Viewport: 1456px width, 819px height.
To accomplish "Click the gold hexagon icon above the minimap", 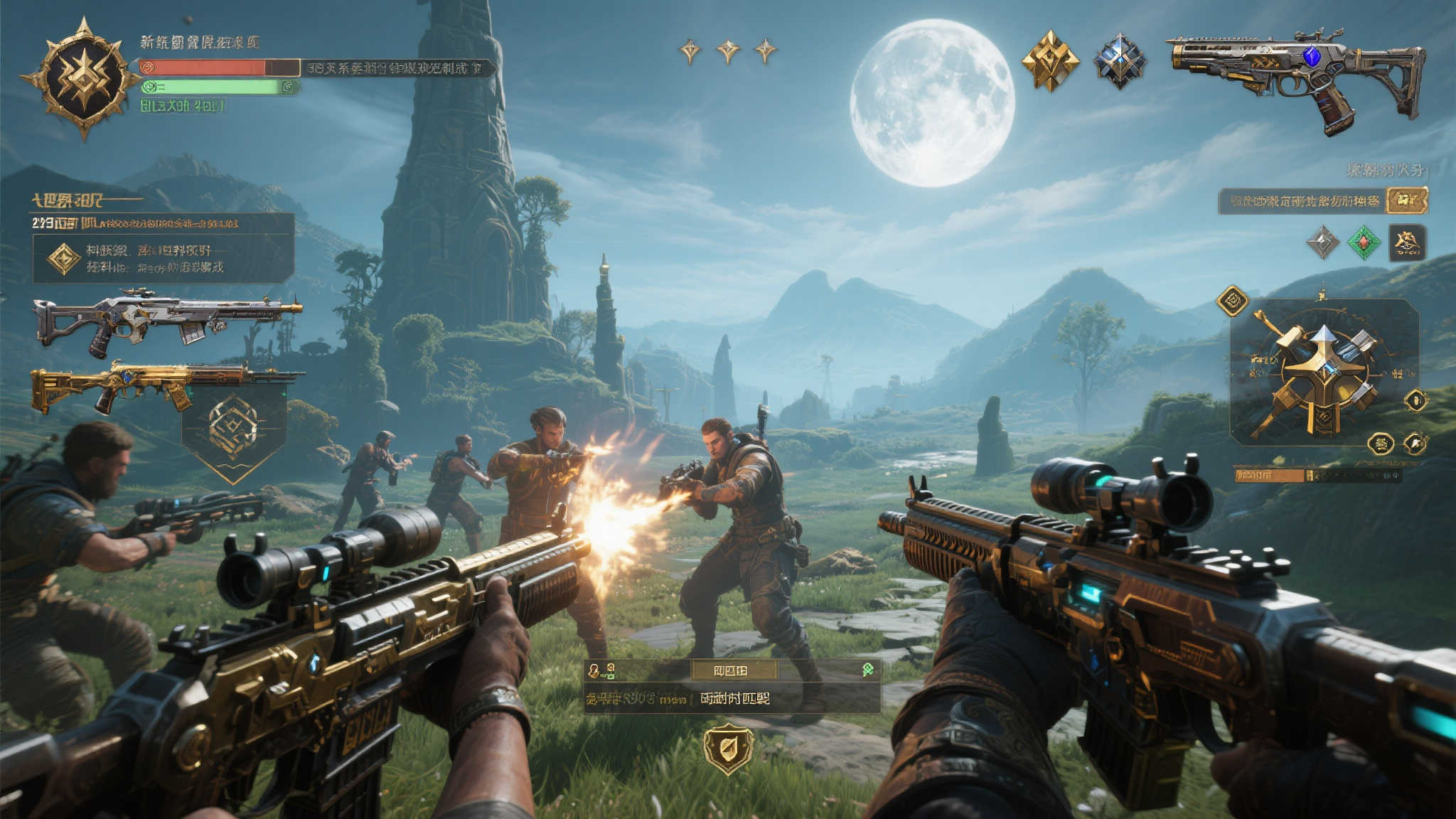I will pos(1232,301).
